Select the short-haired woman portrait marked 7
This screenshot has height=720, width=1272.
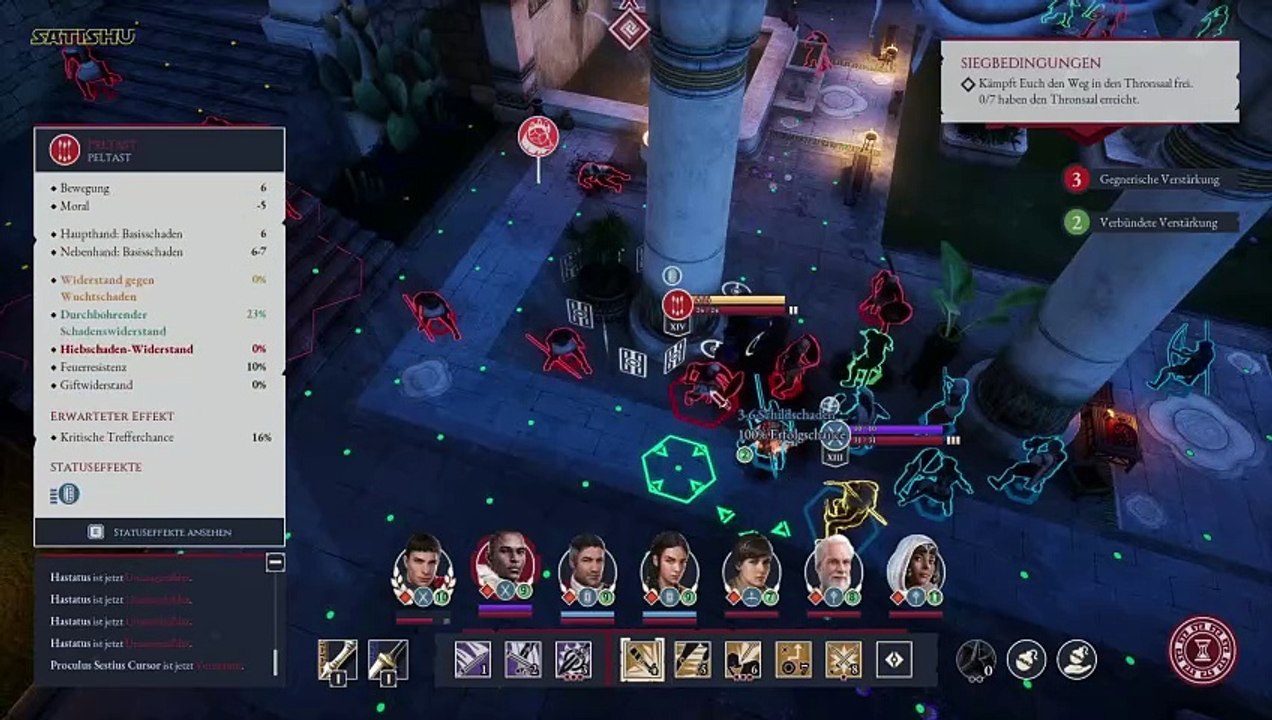[751, 563]
